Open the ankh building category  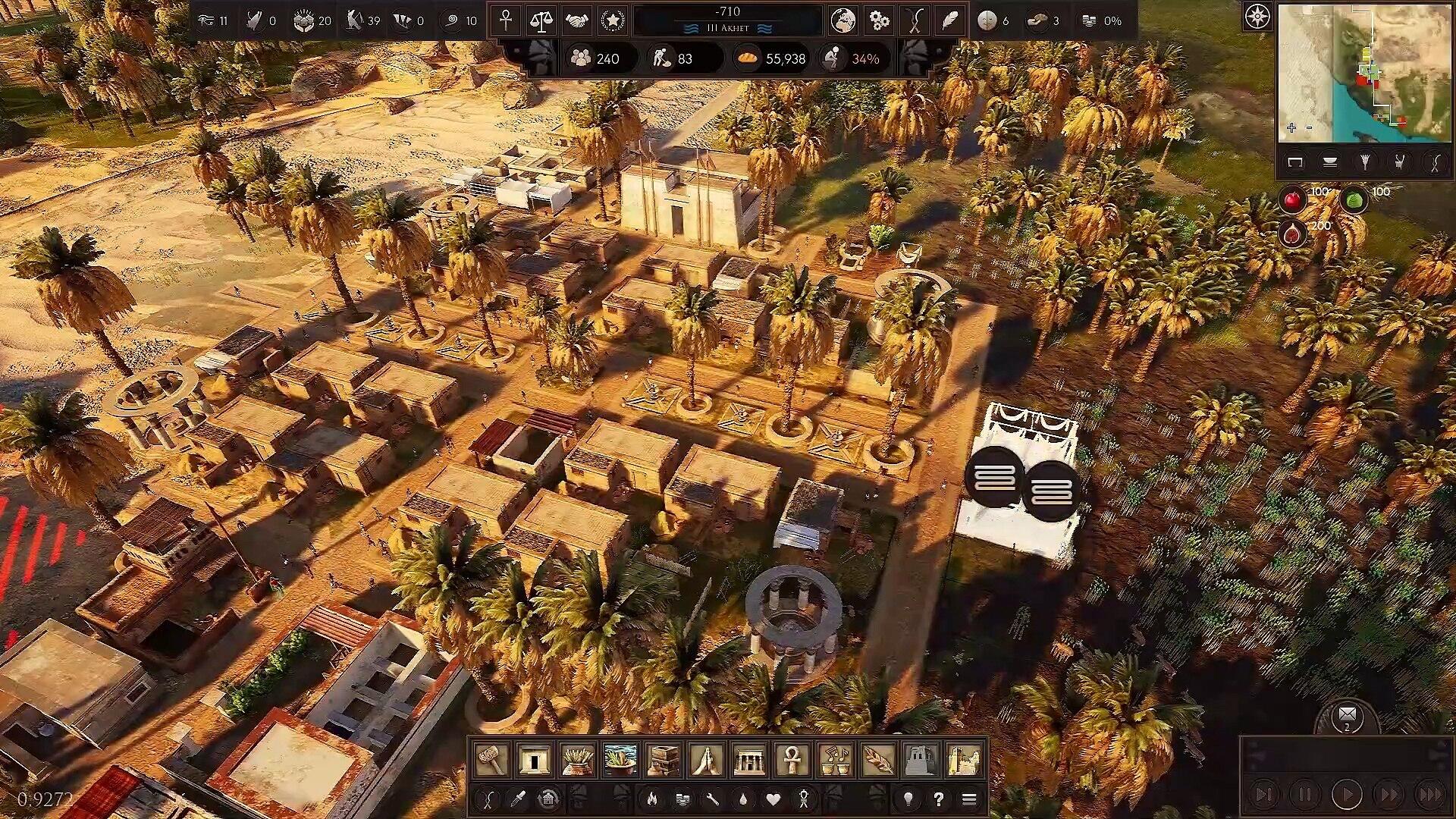(x=792, y=759)
